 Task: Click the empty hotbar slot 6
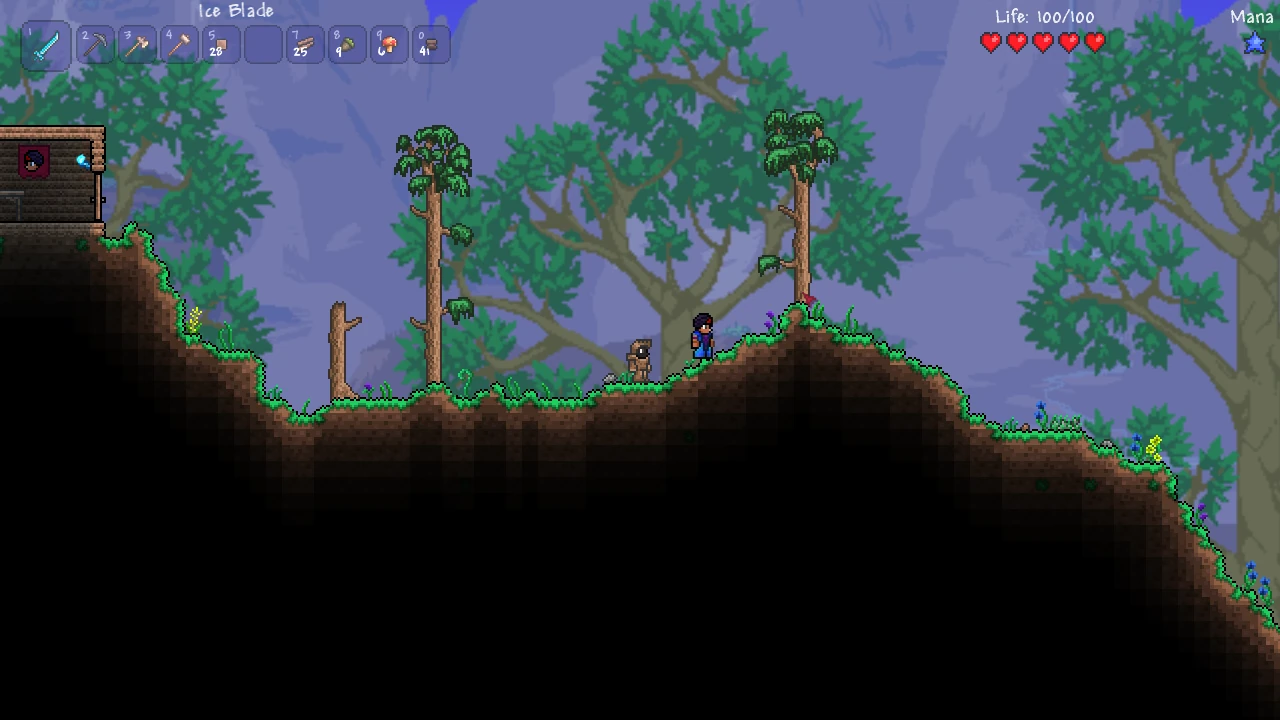(x=263, y=43)
